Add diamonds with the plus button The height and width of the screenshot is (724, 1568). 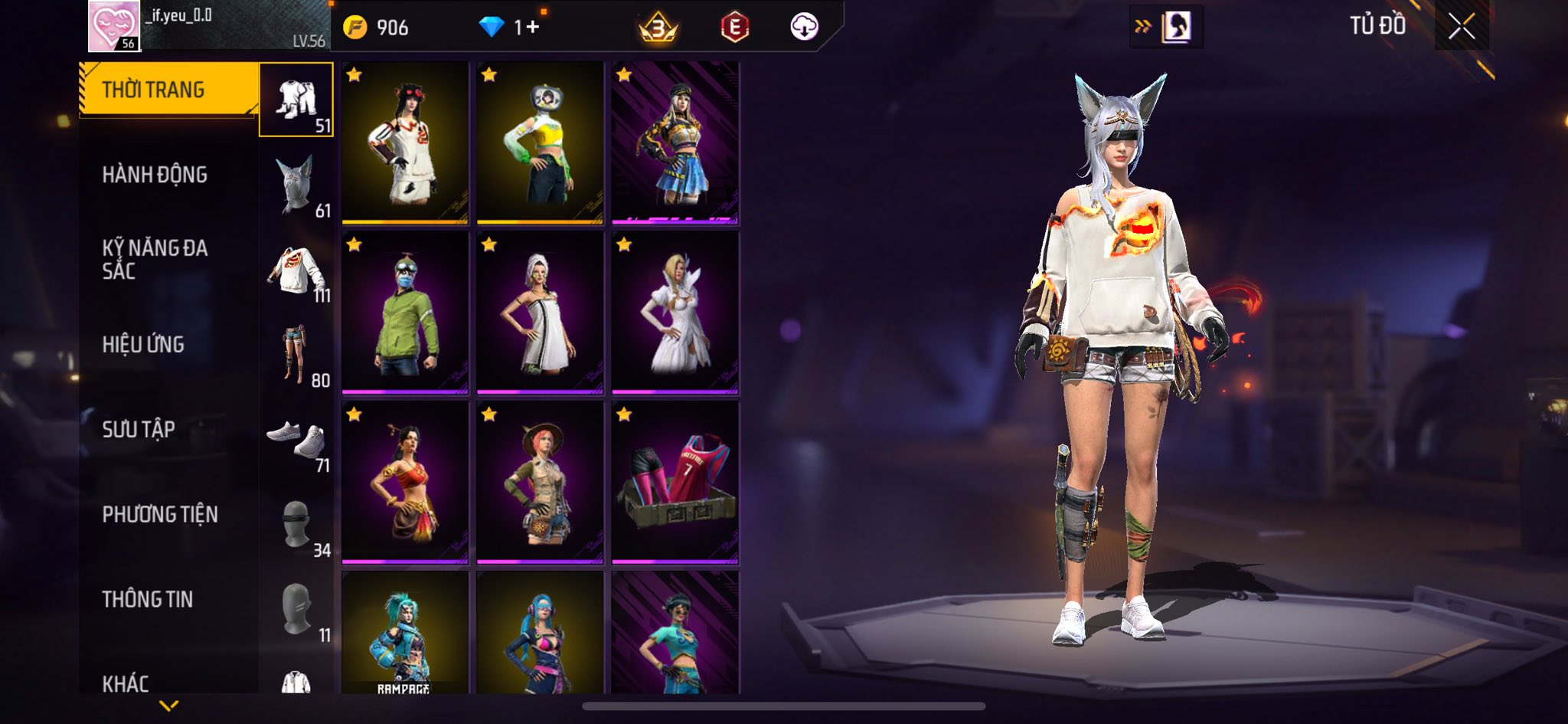coord(532,28)
